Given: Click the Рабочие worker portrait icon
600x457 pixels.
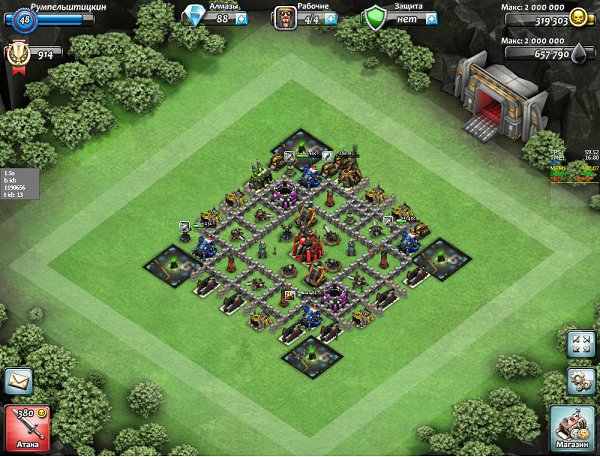Looking at the screenshot, I should [x=285, y=18].
